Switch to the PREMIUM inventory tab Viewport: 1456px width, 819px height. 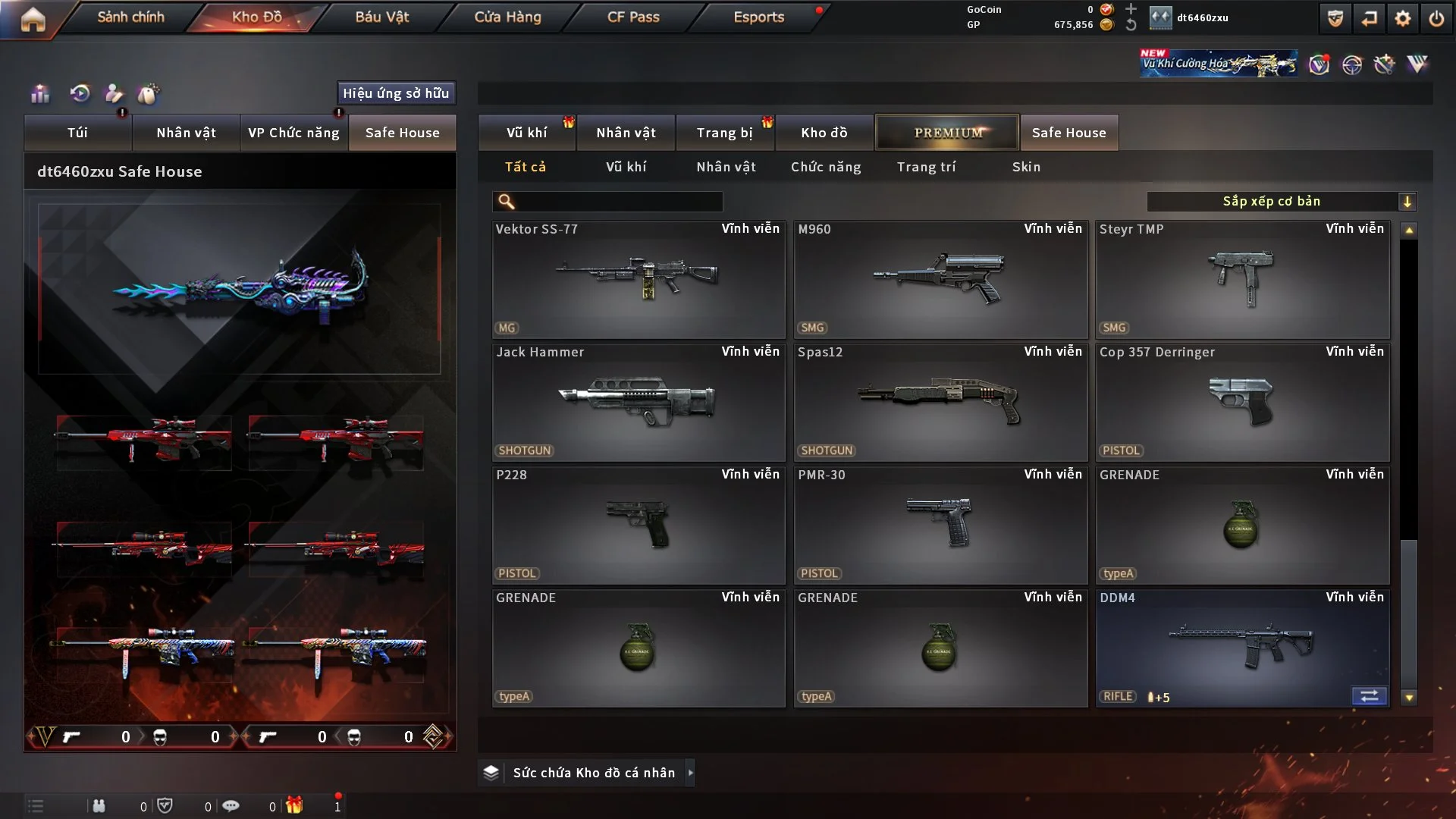click(x=947, y=133)
